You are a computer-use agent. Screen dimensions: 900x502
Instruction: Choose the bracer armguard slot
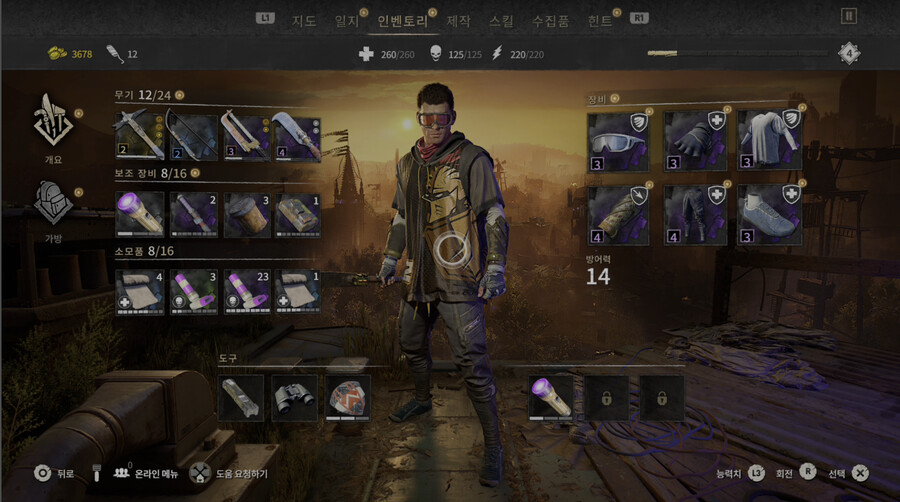tap(618, 215)
